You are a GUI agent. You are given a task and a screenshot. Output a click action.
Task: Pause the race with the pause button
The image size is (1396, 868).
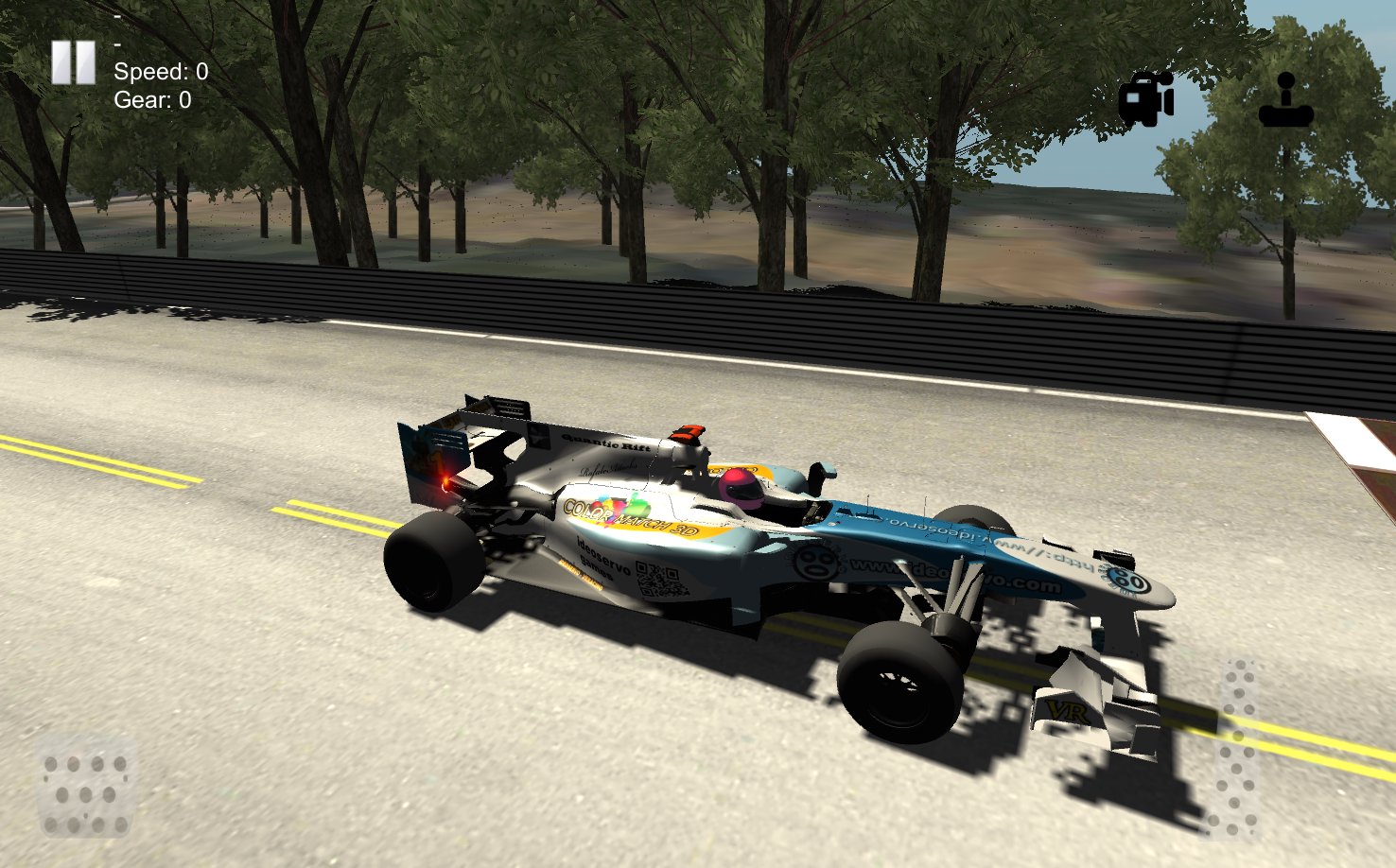74,61
